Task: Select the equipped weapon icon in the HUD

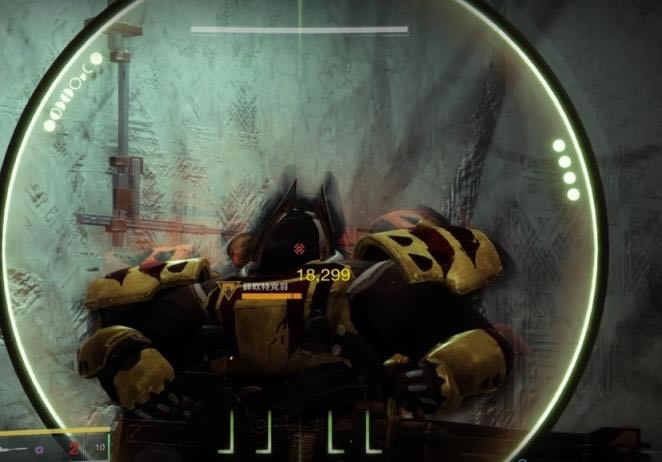Action: click(x=13, y=449)
